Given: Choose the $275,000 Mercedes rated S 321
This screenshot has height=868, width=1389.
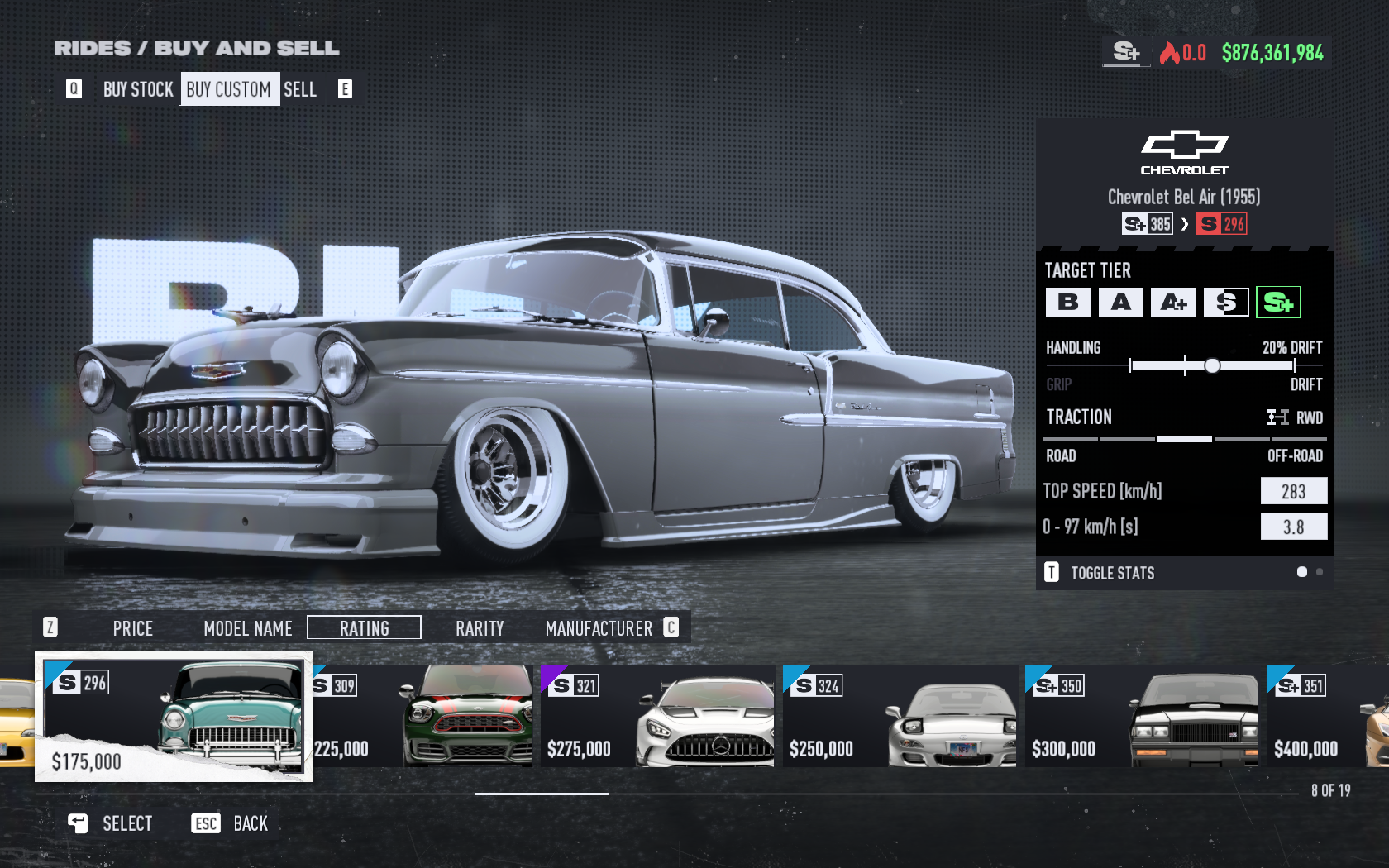Looking at the screenshot, I should [657, 717].
